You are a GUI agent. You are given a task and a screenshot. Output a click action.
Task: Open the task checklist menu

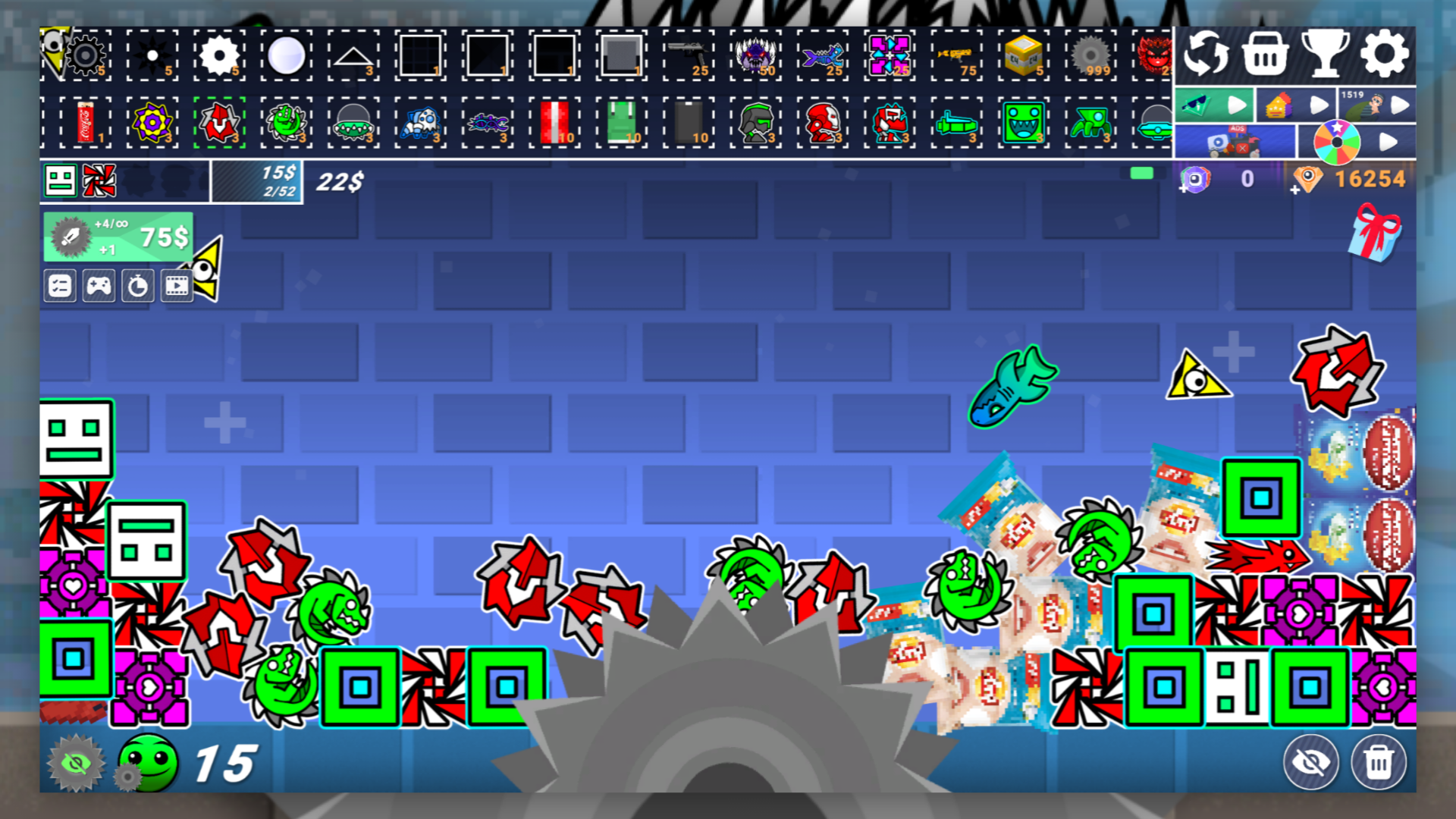[60, 286]
